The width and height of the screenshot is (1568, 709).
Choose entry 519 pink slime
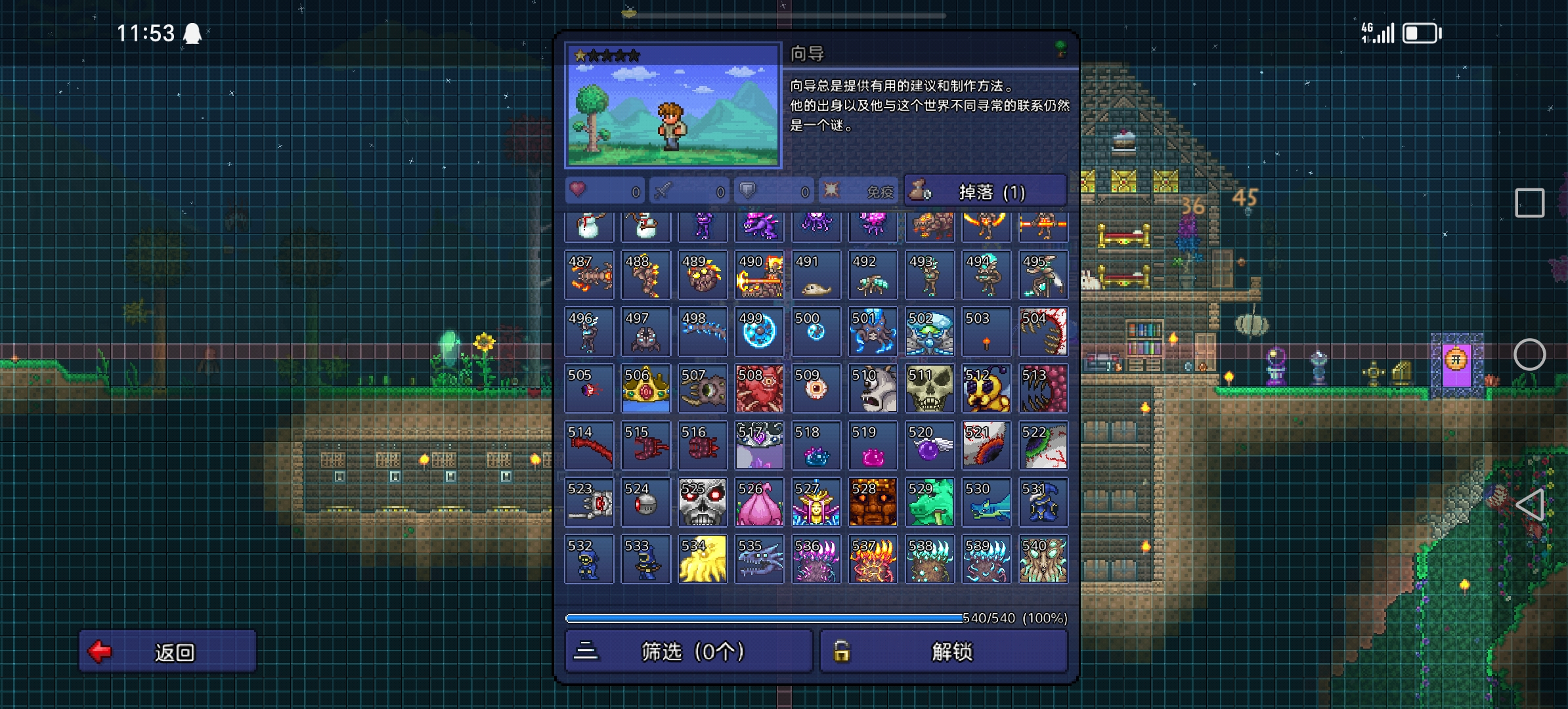pos(873,446)
